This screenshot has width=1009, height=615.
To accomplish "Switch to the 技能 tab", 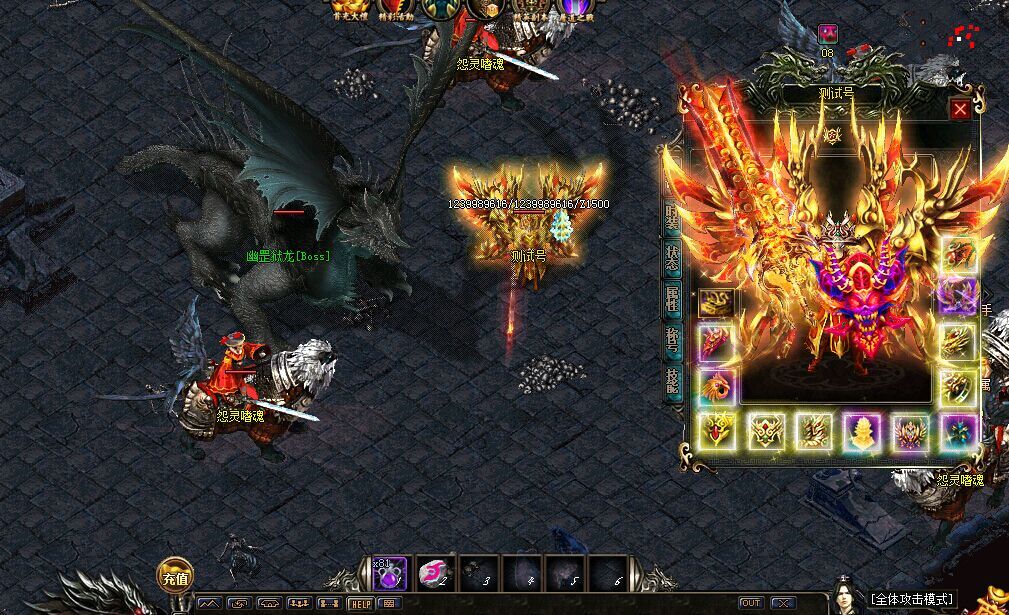I will [673, 380].
